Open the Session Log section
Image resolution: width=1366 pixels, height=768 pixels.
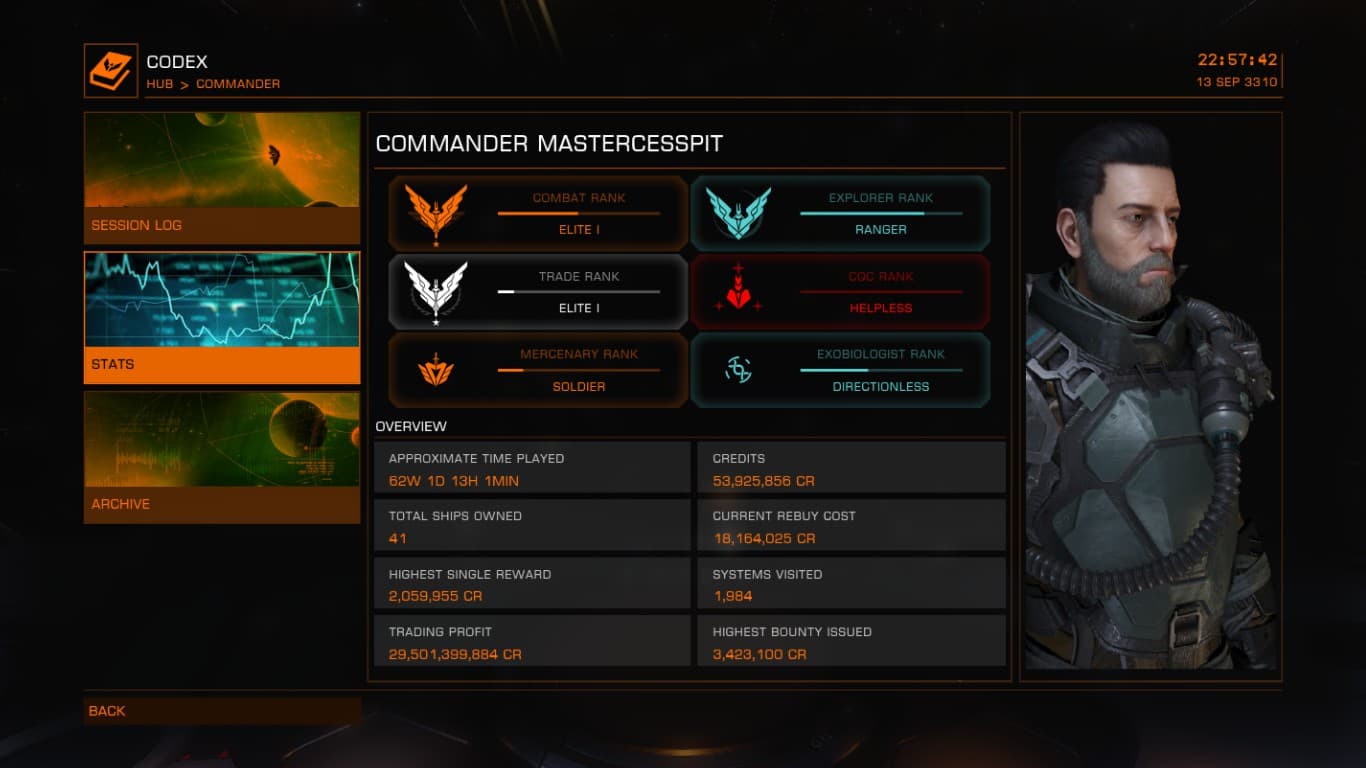coord(221,178)
